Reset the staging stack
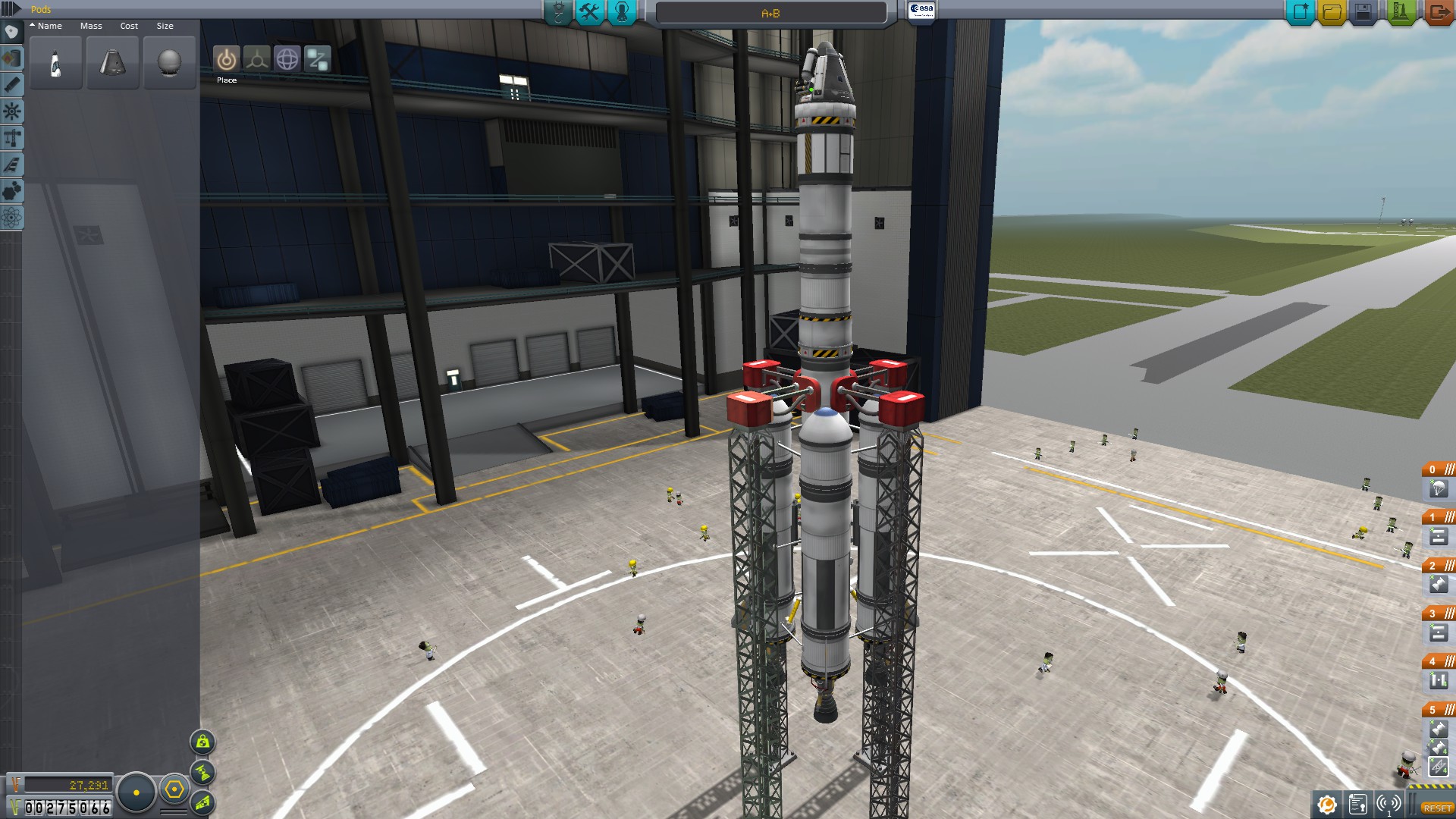The width and height of the screenshot is (1456, 819). tap(1437, 808)
